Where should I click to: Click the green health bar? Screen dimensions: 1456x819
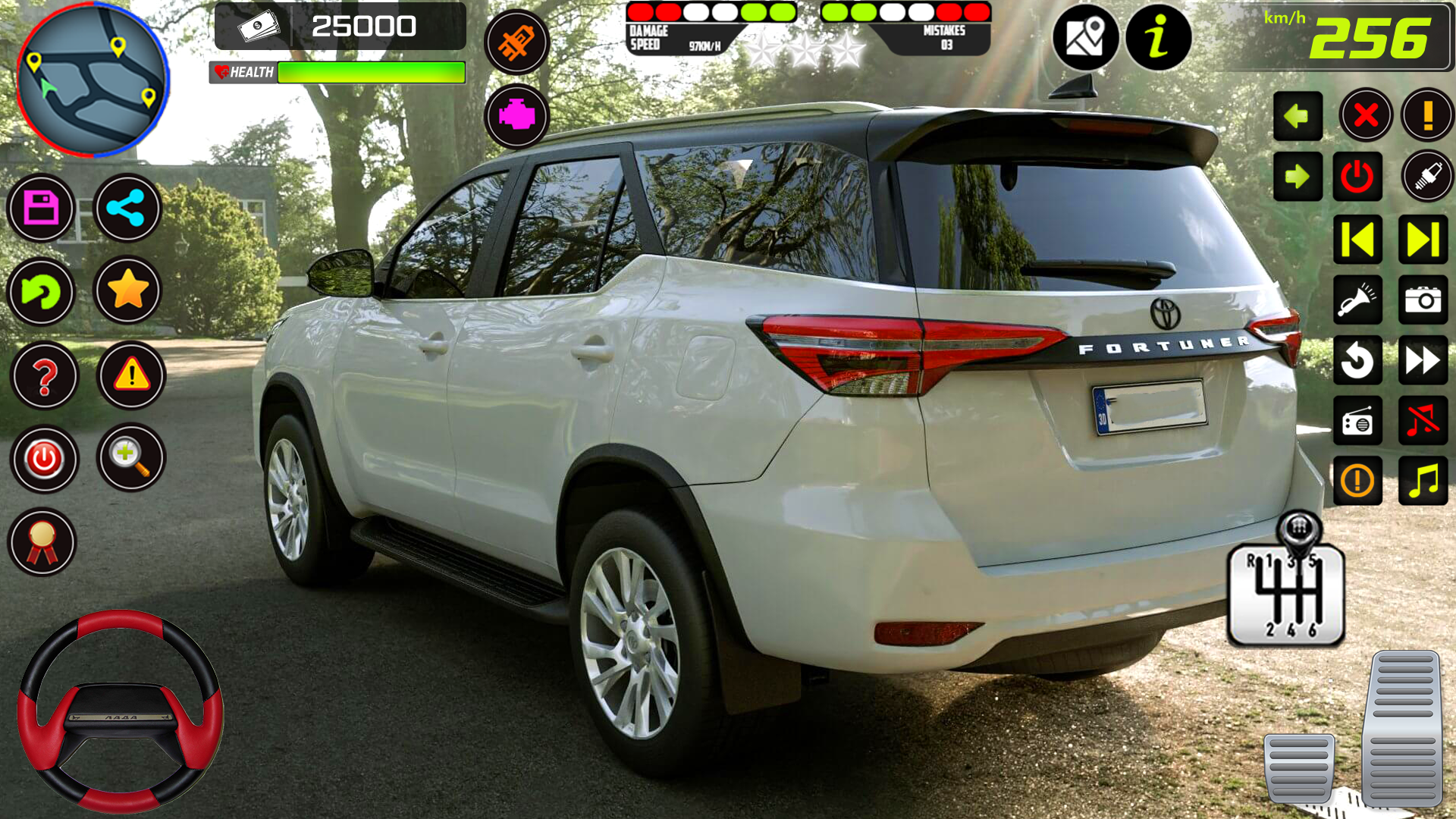pos(372,73)
